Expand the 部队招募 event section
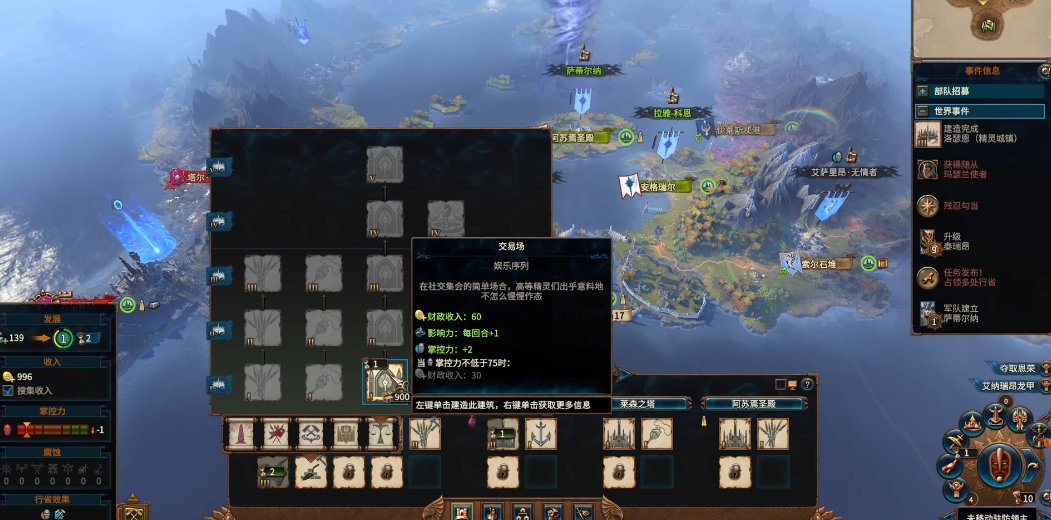This screenshot has height=520, width=1051. point(922,91)
